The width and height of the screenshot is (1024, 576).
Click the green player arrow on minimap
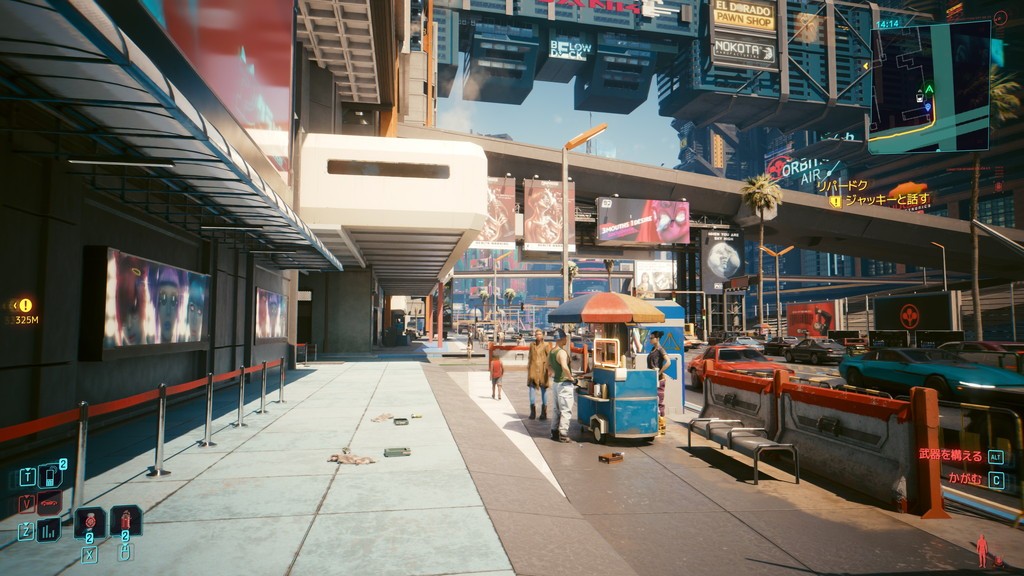click(x=928, y=88)
